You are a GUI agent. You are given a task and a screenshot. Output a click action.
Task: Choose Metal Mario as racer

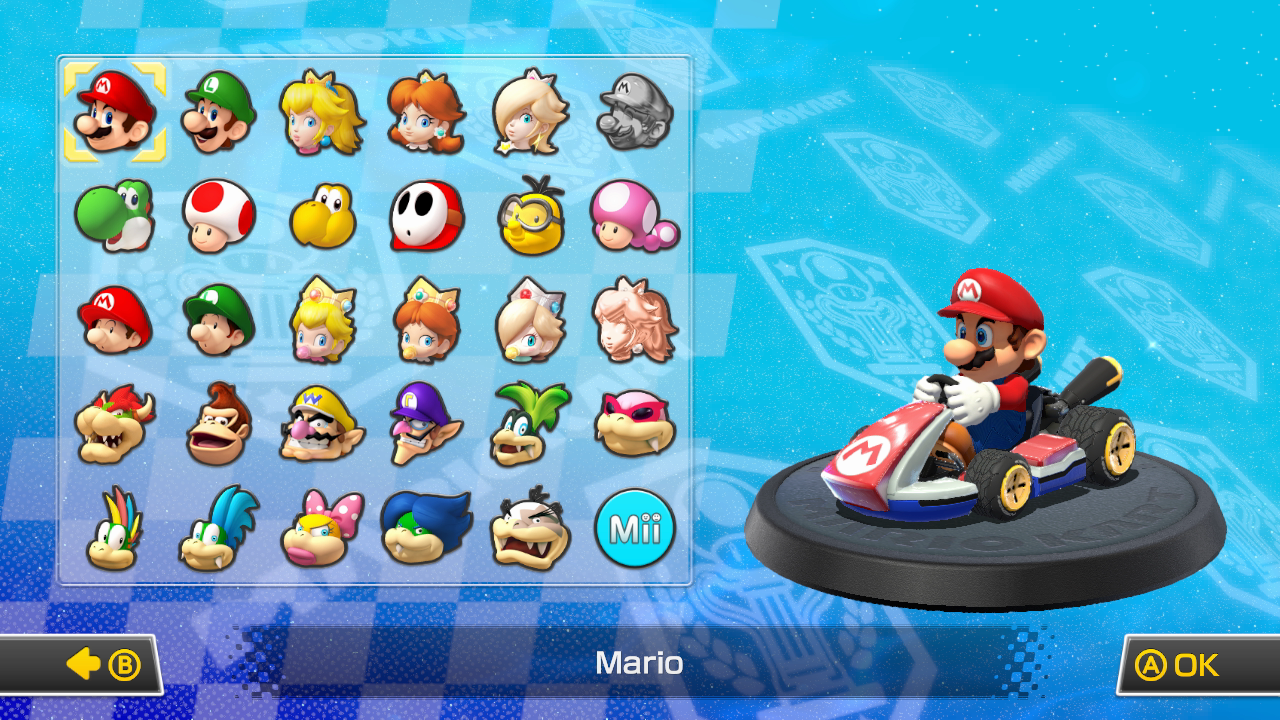pyautogui.click(x=635, y=112)
